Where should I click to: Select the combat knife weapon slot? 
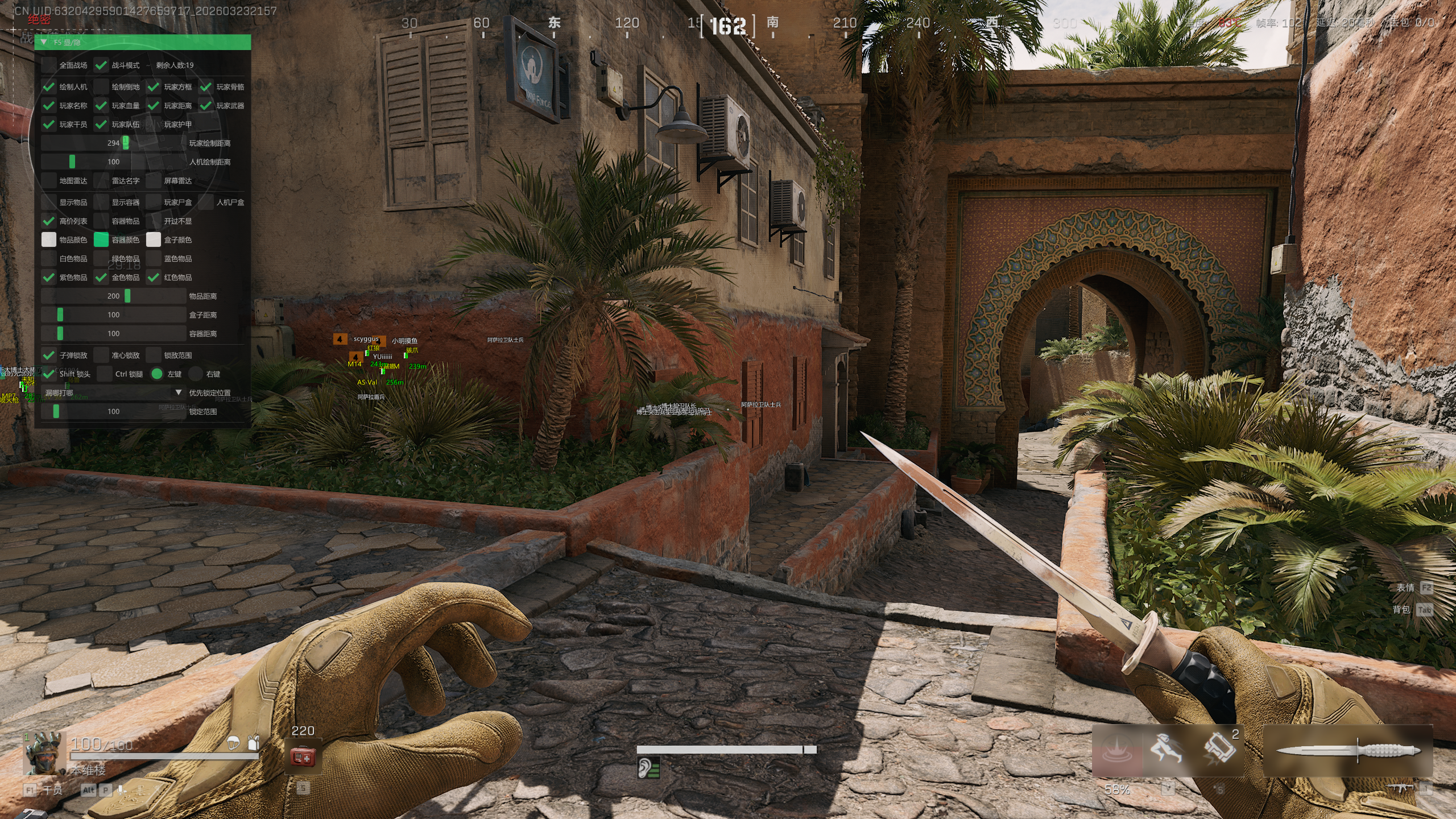pos(1347,751)
